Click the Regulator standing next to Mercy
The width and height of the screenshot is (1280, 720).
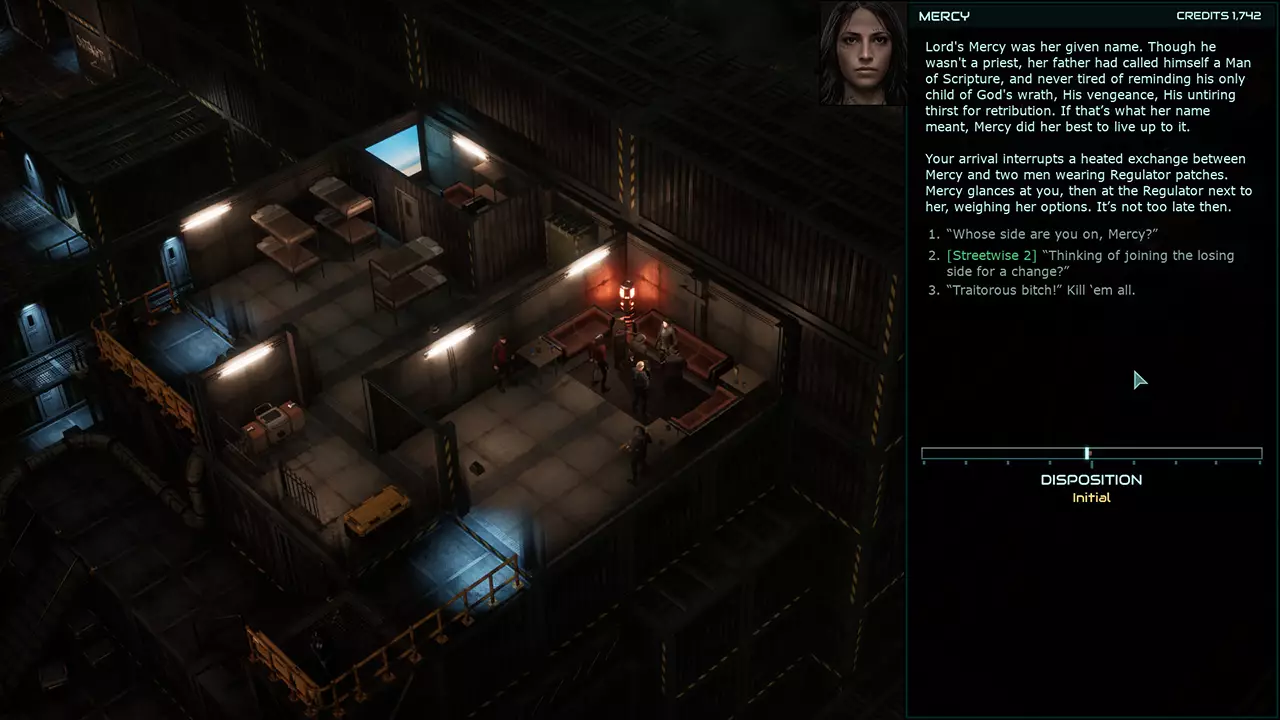click(x=665, y=341)
